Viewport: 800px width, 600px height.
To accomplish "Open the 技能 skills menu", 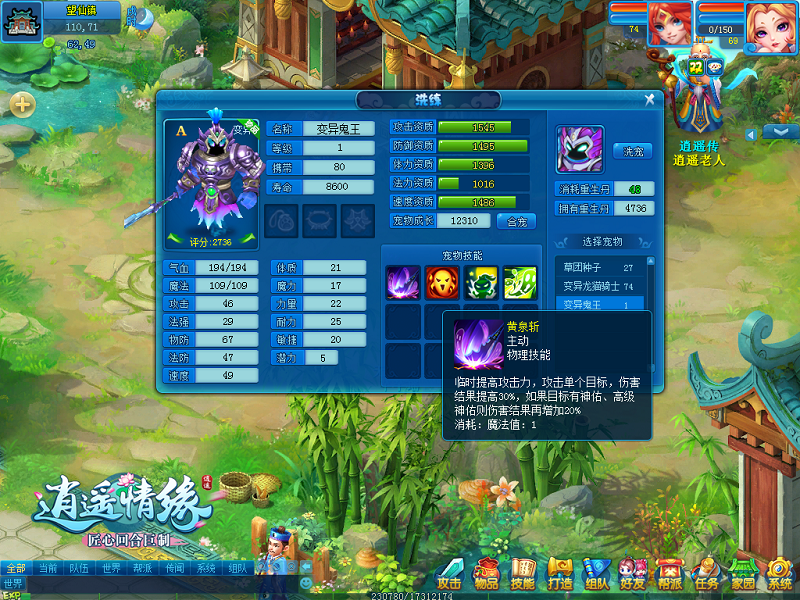I will click(x=523, y=575).
